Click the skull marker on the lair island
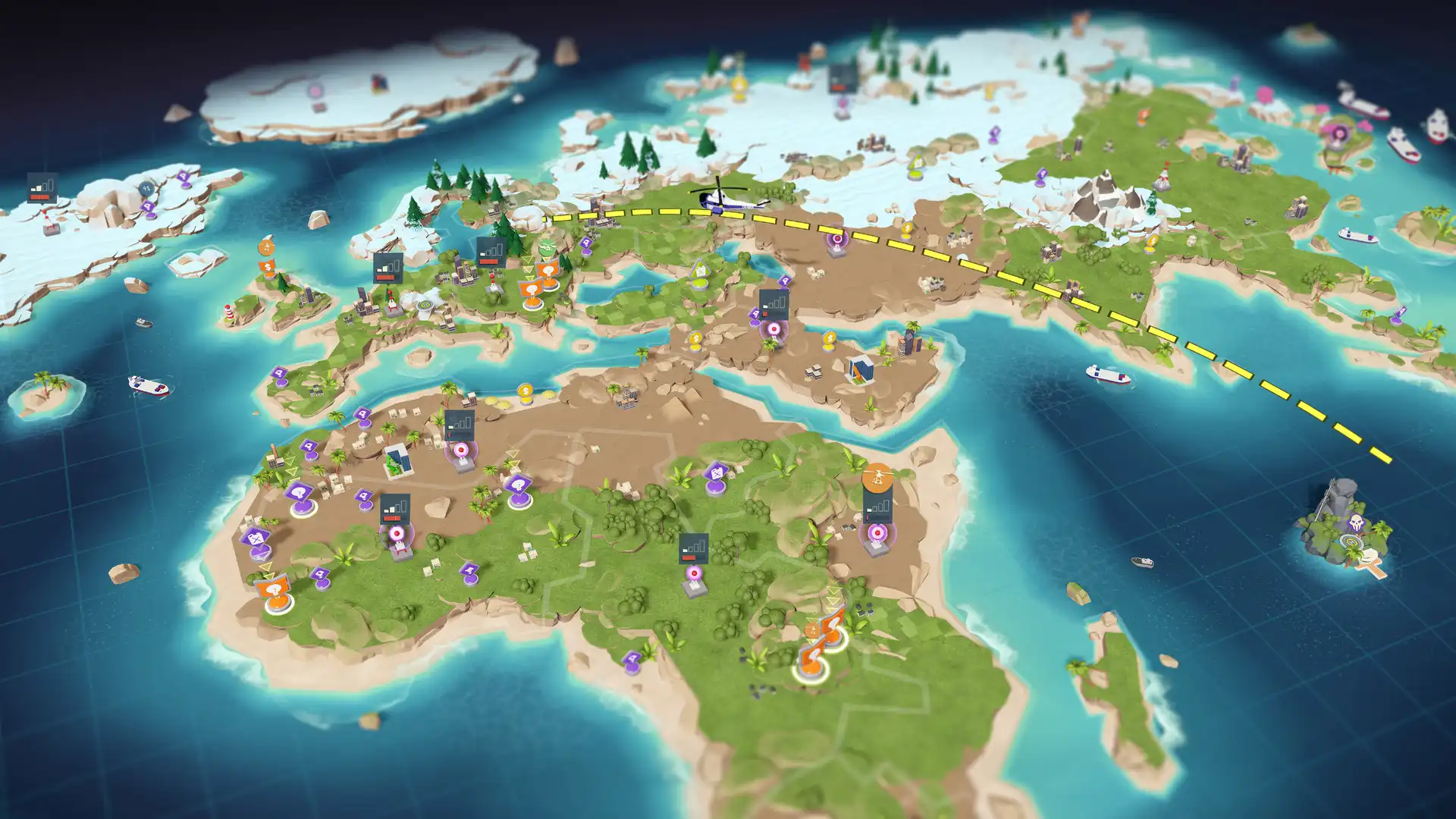This screenshot has height=819, width=1456. point(1355,522)
